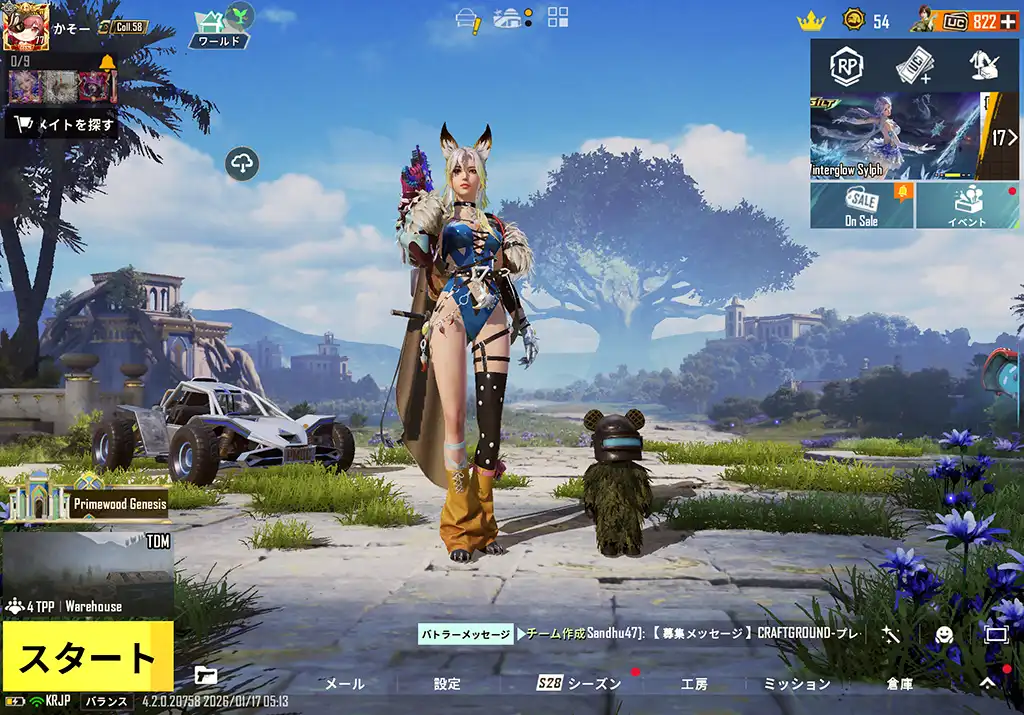
Task: Open the イベント events panel
Action: point(967,205)
